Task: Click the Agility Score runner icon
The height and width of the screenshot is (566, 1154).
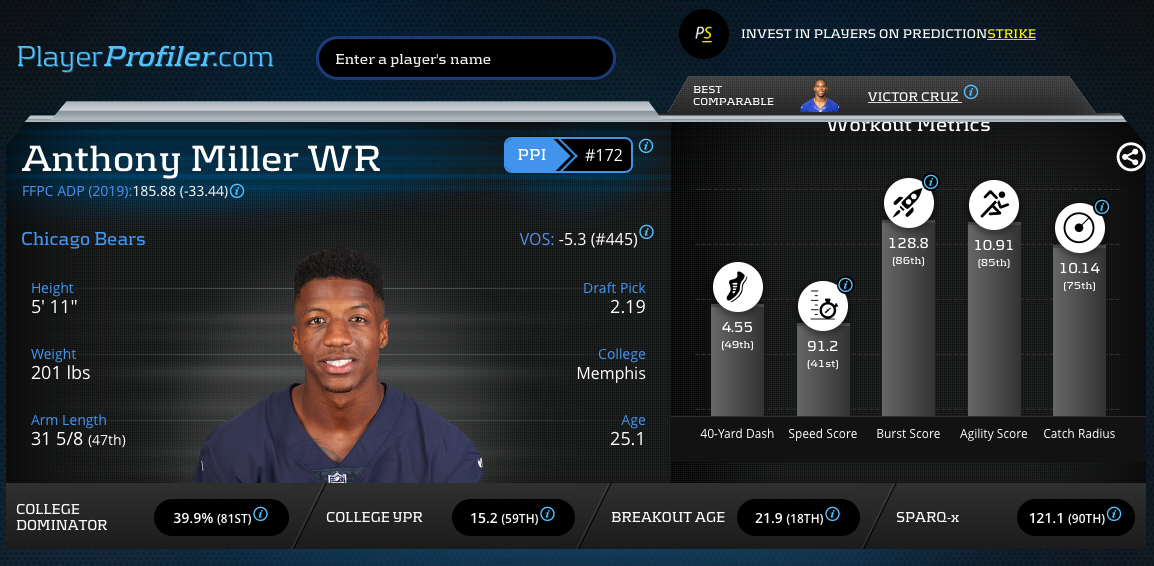Action: pos(994,204)
